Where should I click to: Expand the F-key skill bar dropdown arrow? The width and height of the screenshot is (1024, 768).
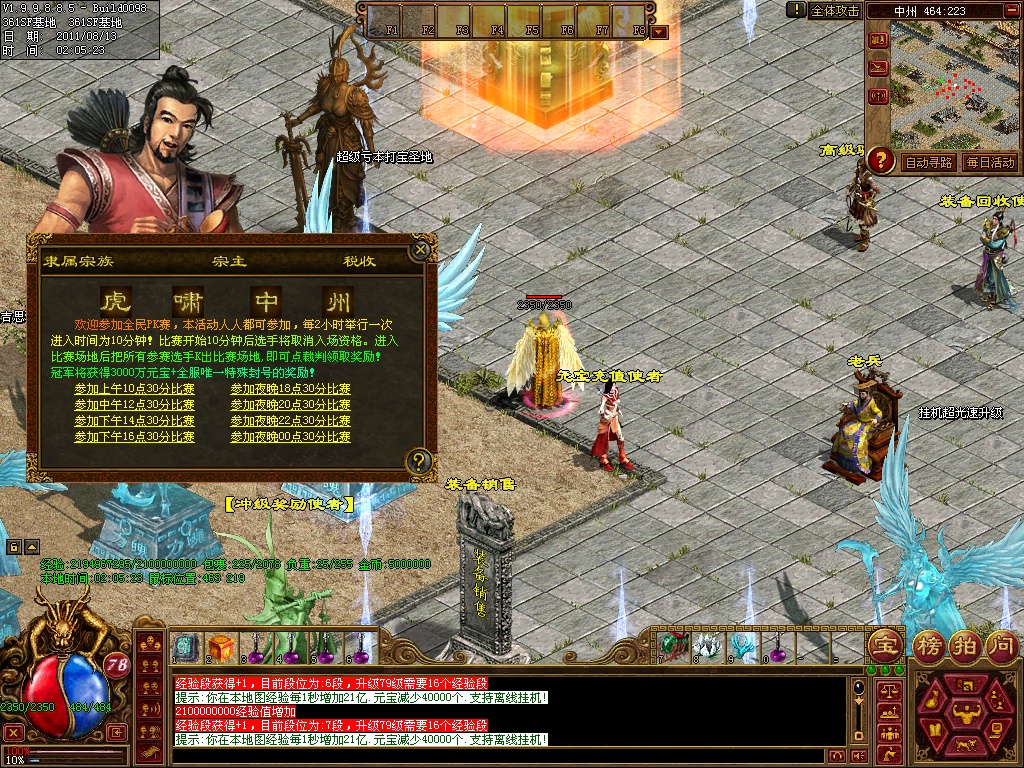pyautogui.click(x=659, y=32)
